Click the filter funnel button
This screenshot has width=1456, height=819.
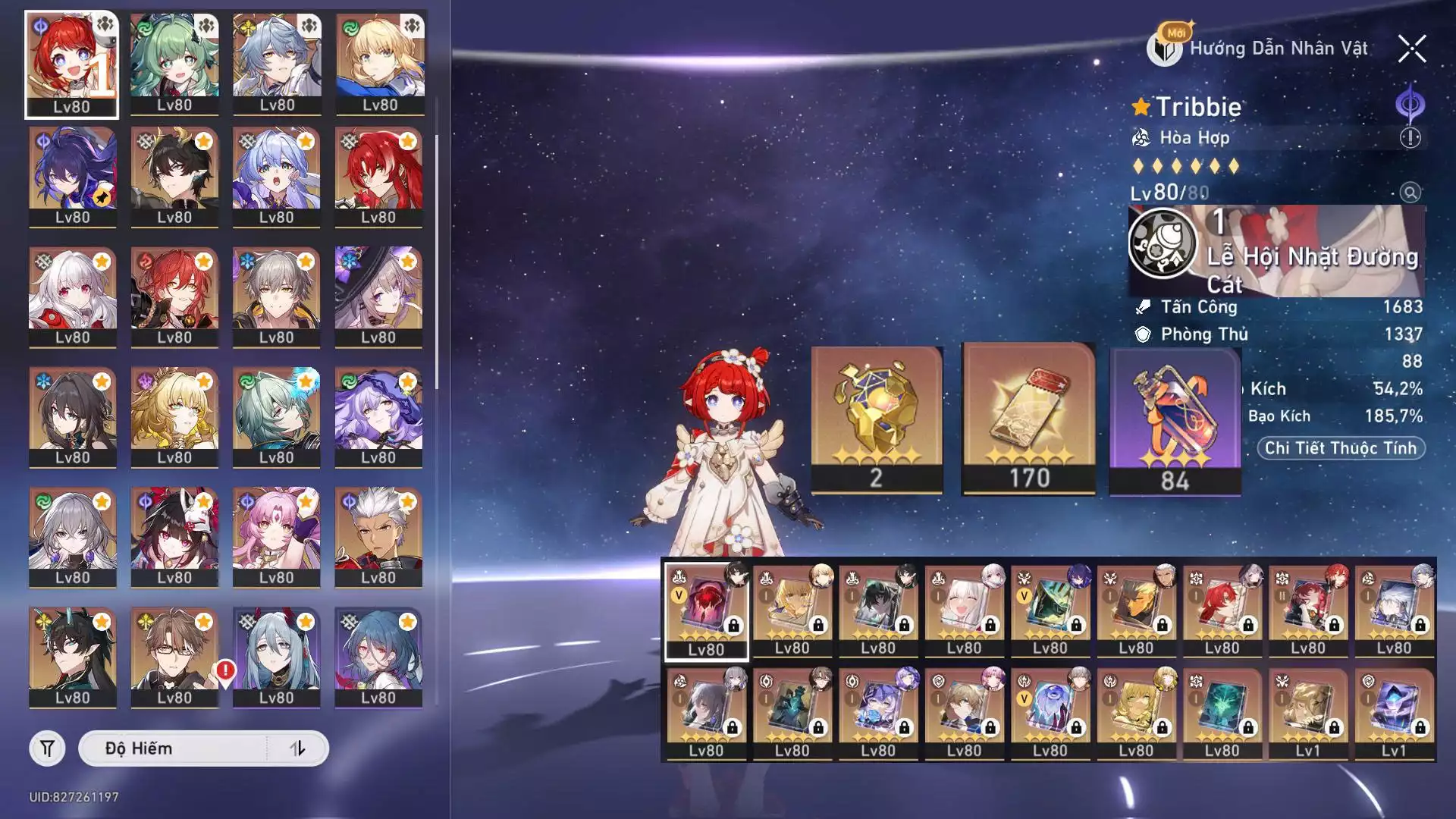tap(47, 748)
